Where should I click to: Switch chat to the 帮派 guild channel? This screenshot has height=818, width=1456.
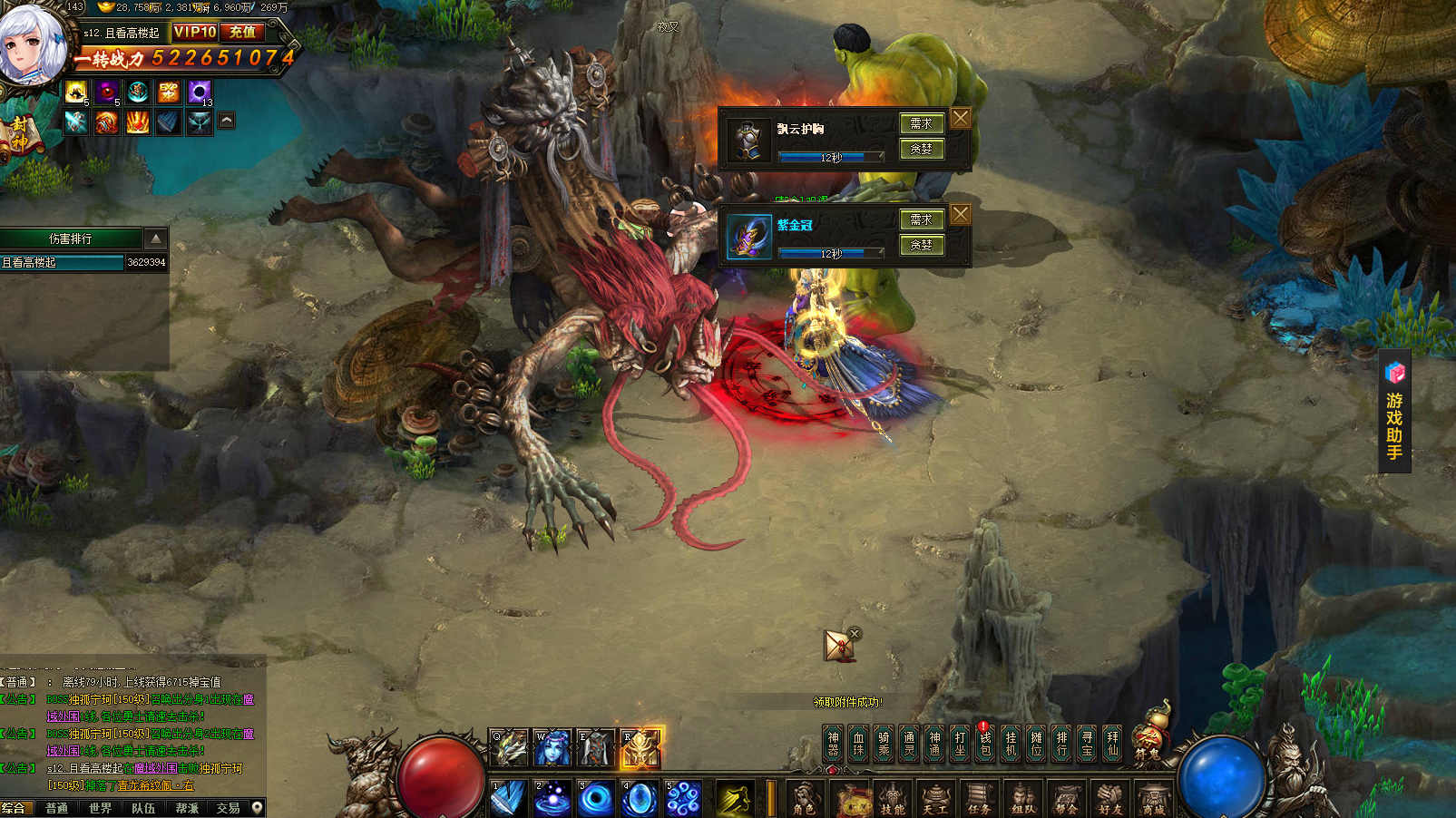(187, 808)
